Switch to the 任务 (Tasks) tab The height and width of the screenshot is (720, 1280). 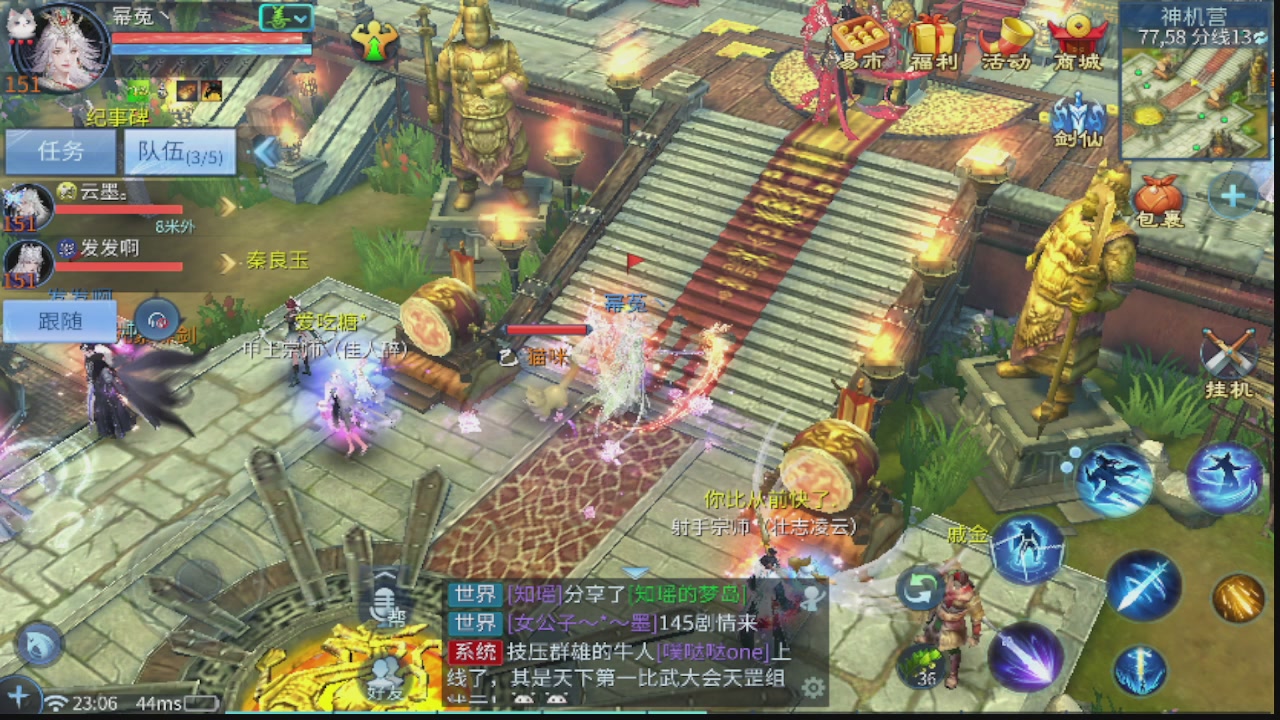[60, 152]
